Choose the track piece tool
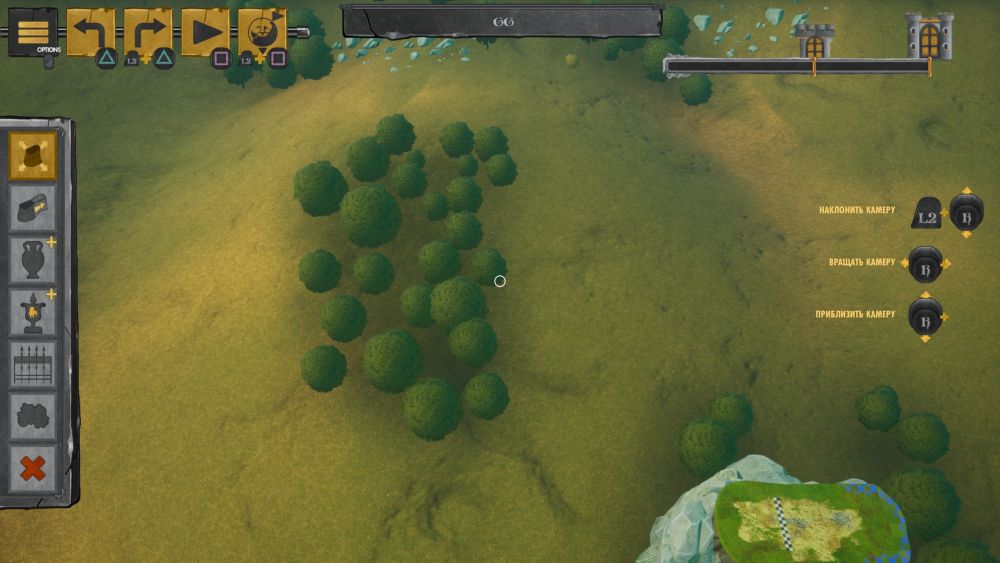1000x563 pixels. pyautogui.click(x=34, y=208)
